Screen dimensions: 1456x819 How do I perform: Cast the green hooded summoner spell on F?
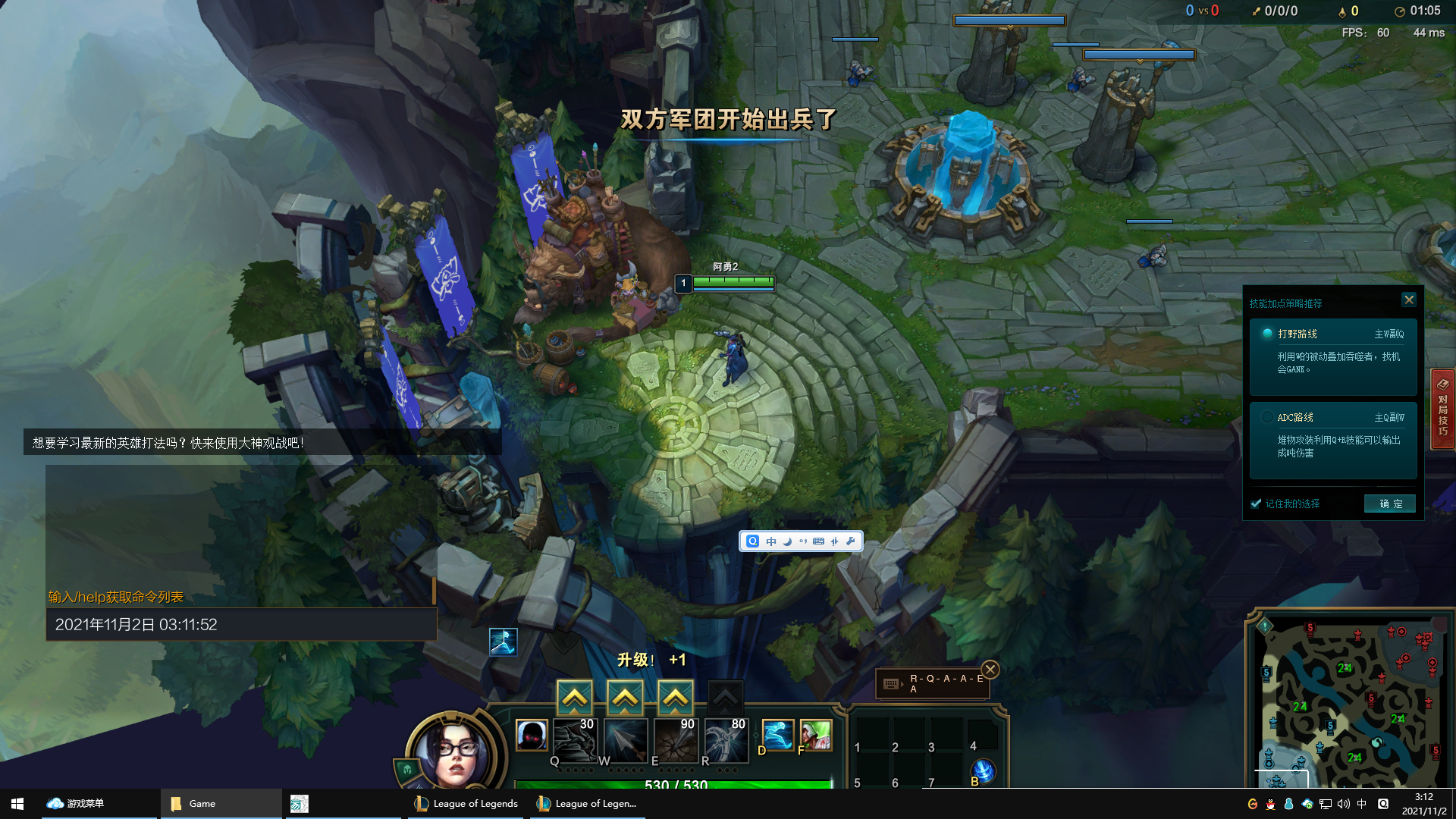click(815, 735)
